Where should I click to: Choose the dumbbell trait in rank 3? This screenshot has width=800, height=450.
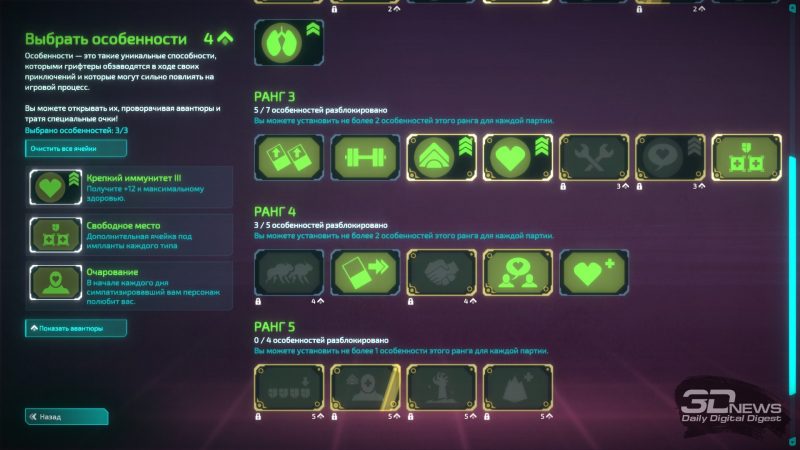pos(365,158)
